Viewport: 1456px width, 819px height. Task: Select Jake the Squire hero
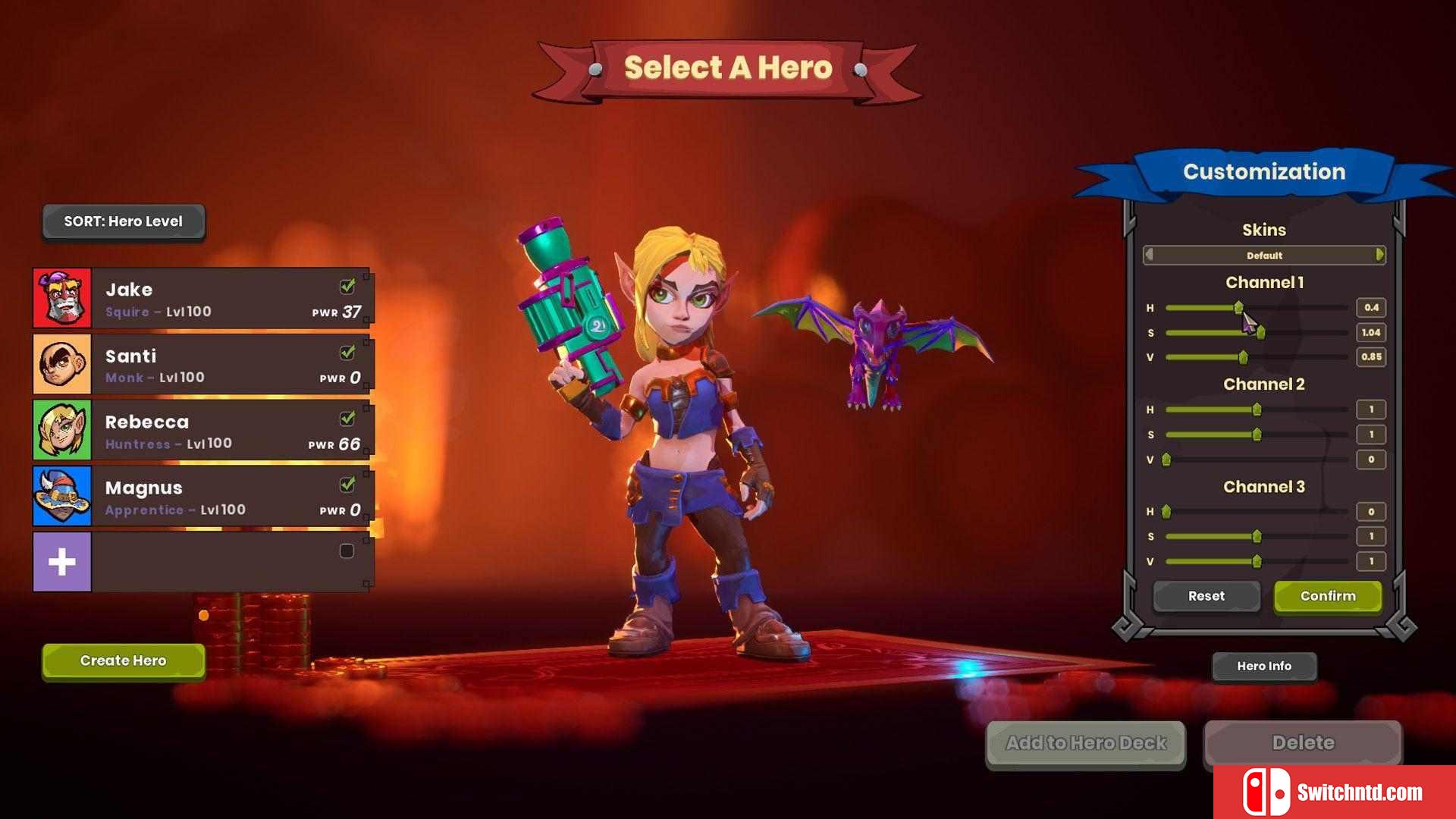click(x=202, y=299)
